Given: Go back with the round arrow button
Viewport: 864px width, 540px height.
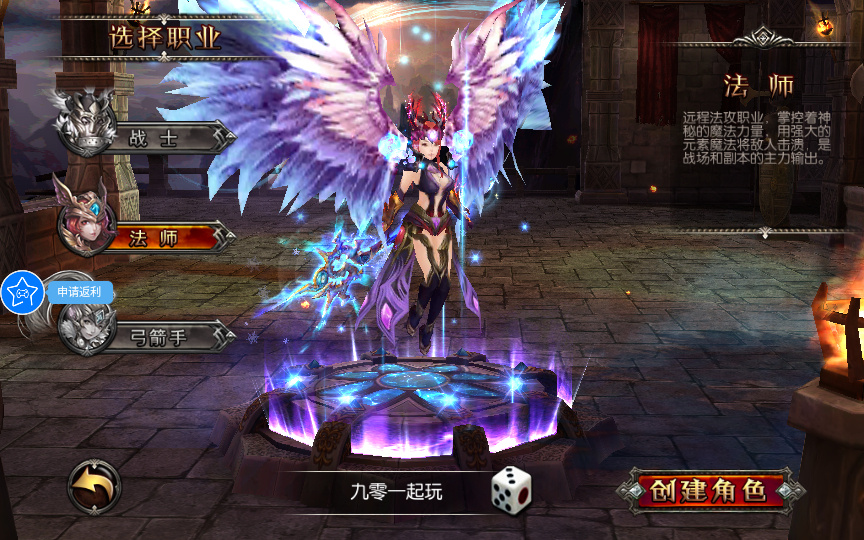Looking at the screenshot, I should click(94, 487).
